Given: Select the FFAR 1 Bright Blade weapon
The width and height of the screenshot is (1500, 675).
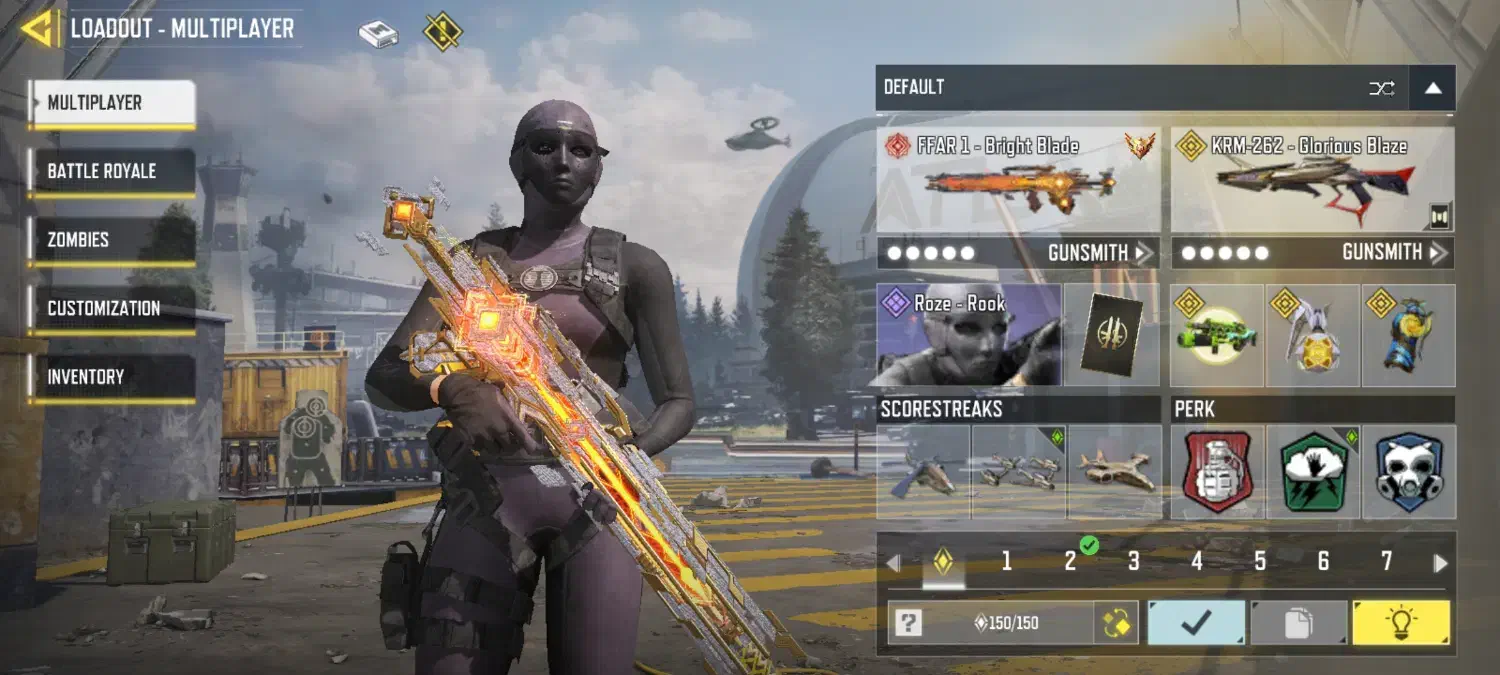Looking at the screenshot, I should 1018,180.
